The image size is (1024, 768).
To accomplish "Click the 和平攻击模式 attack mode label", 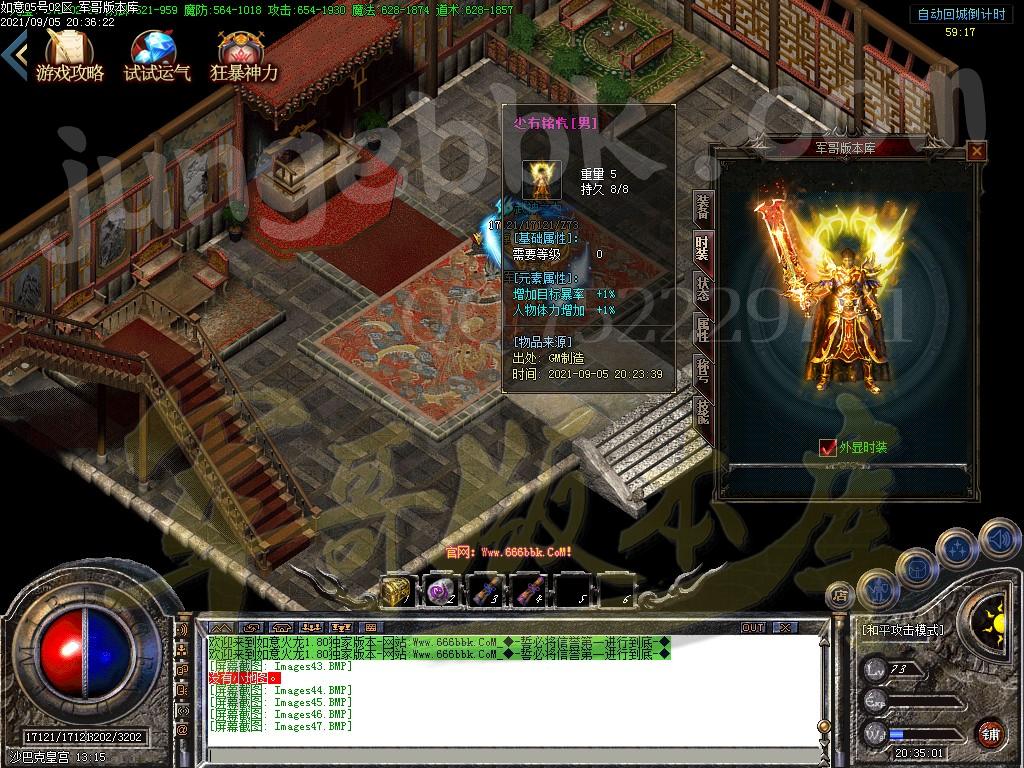I will pos(901,630).
